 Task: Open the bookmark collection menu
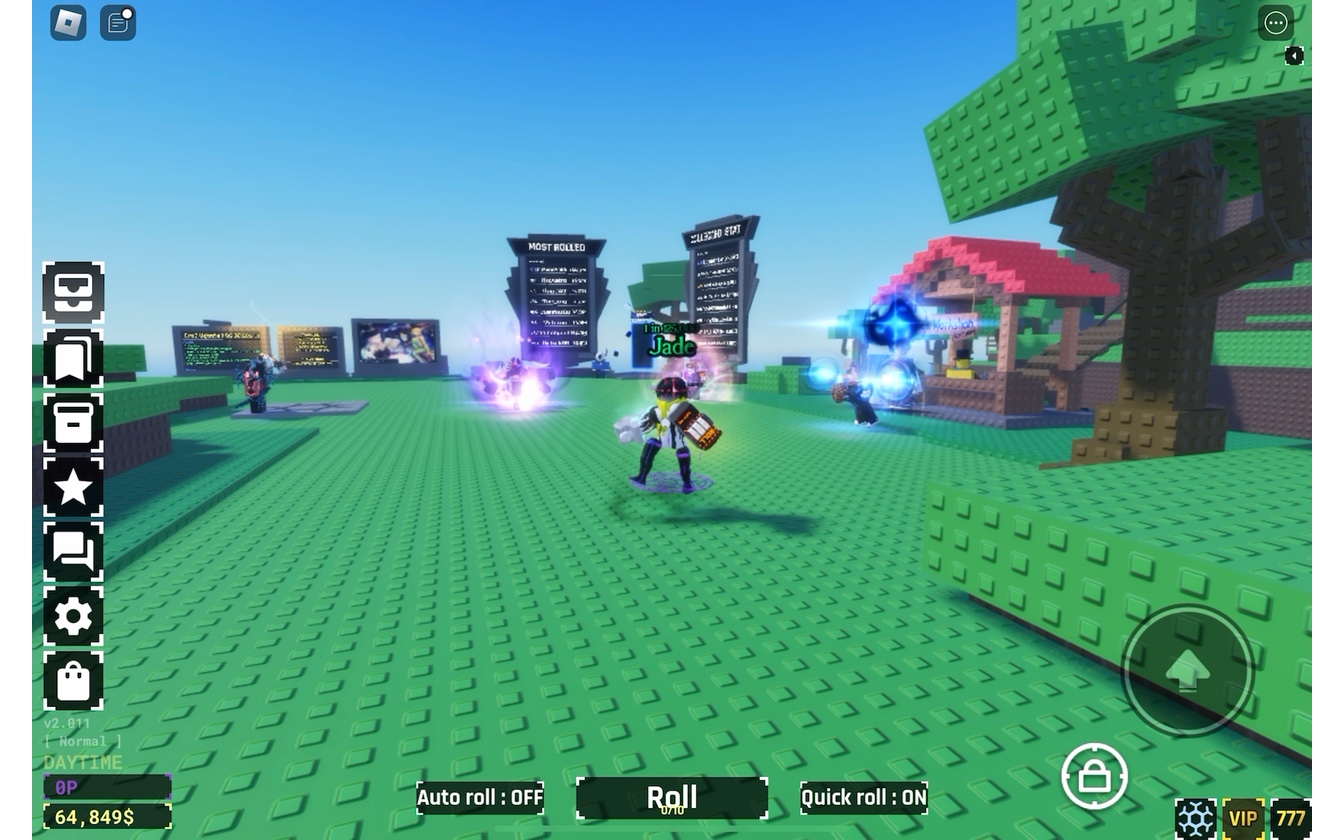(x=73, y=357)
